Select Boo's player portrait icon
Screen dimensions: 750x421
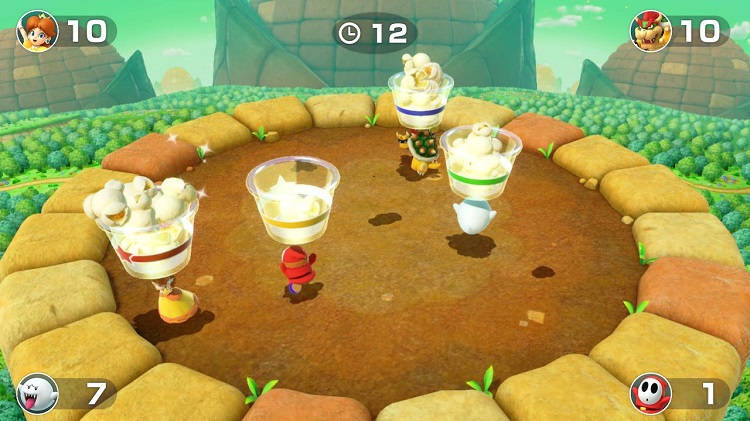click(38, 393)
